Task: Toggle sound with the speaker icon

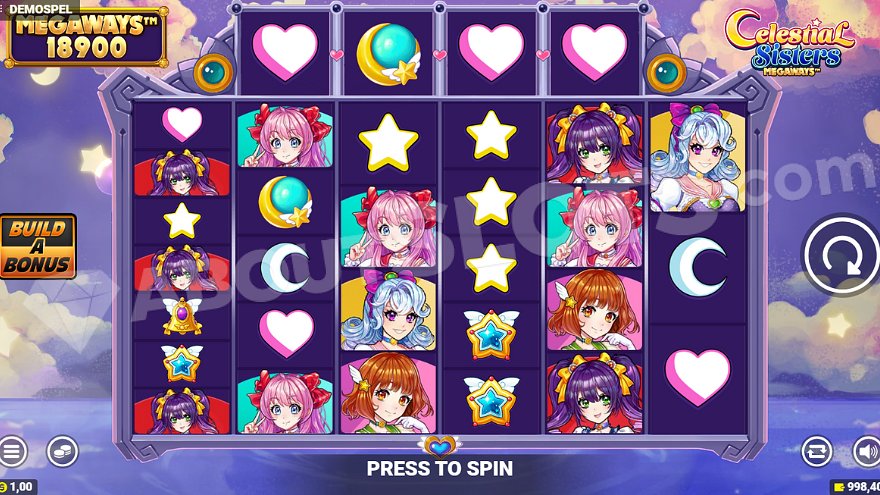Action: pos(866,451)
